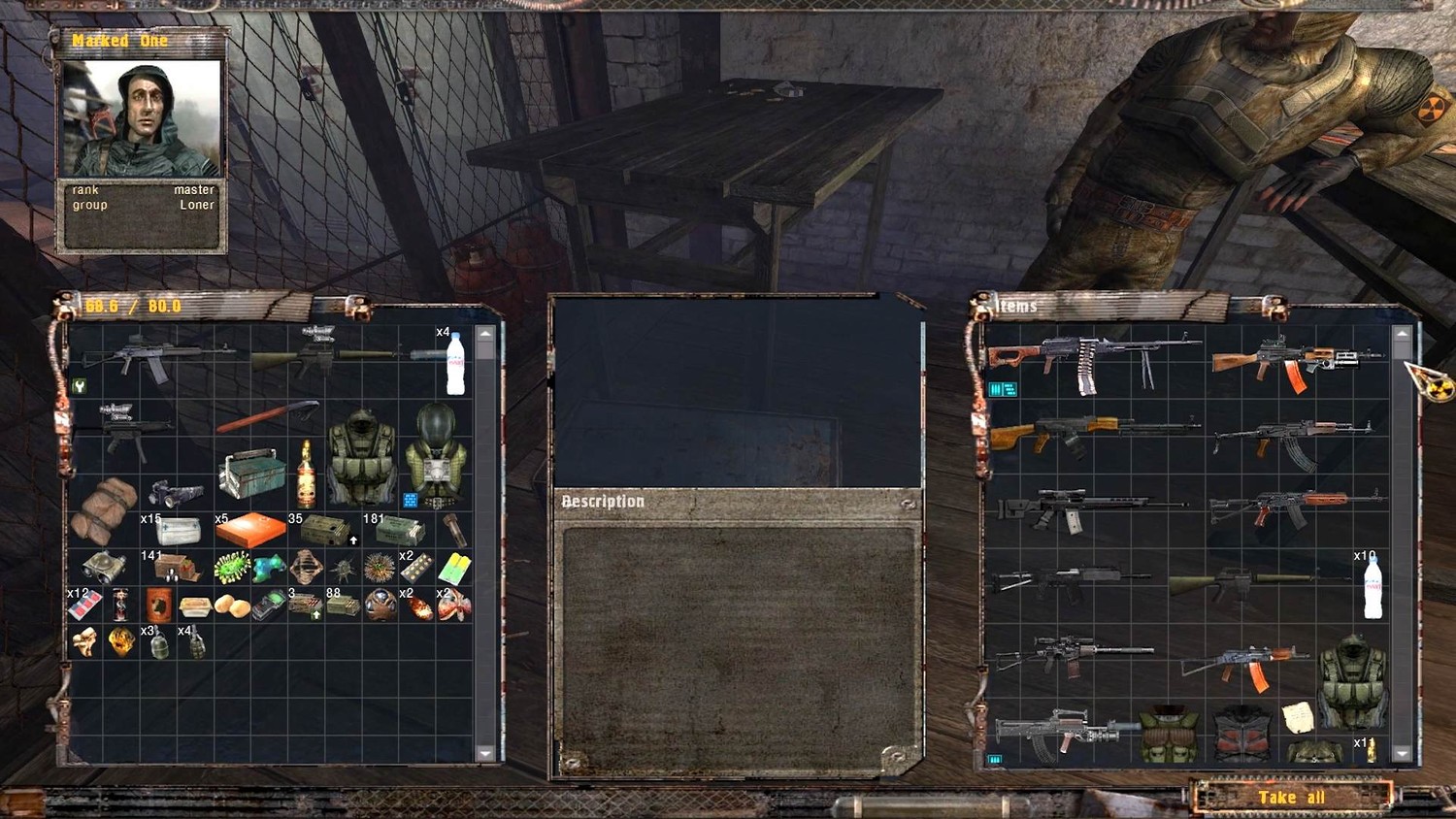This screenshot has height=819, width=1456.
Task: Select the green spiky artifact
Action: tap(231, 567)
